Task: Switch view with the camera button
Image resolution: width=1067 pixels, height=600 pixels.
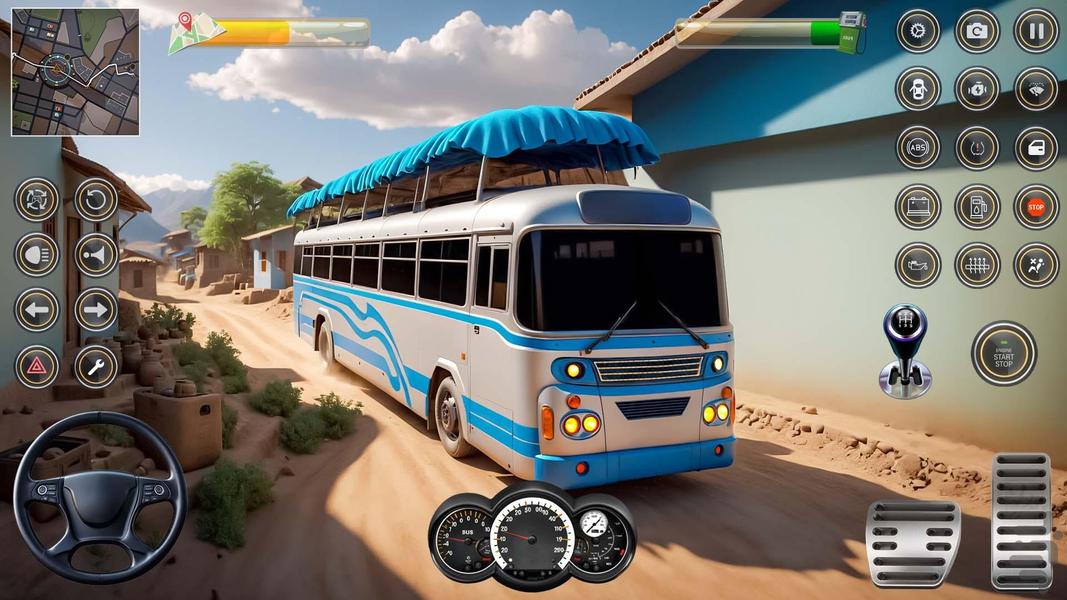Action: click(977, 31)
